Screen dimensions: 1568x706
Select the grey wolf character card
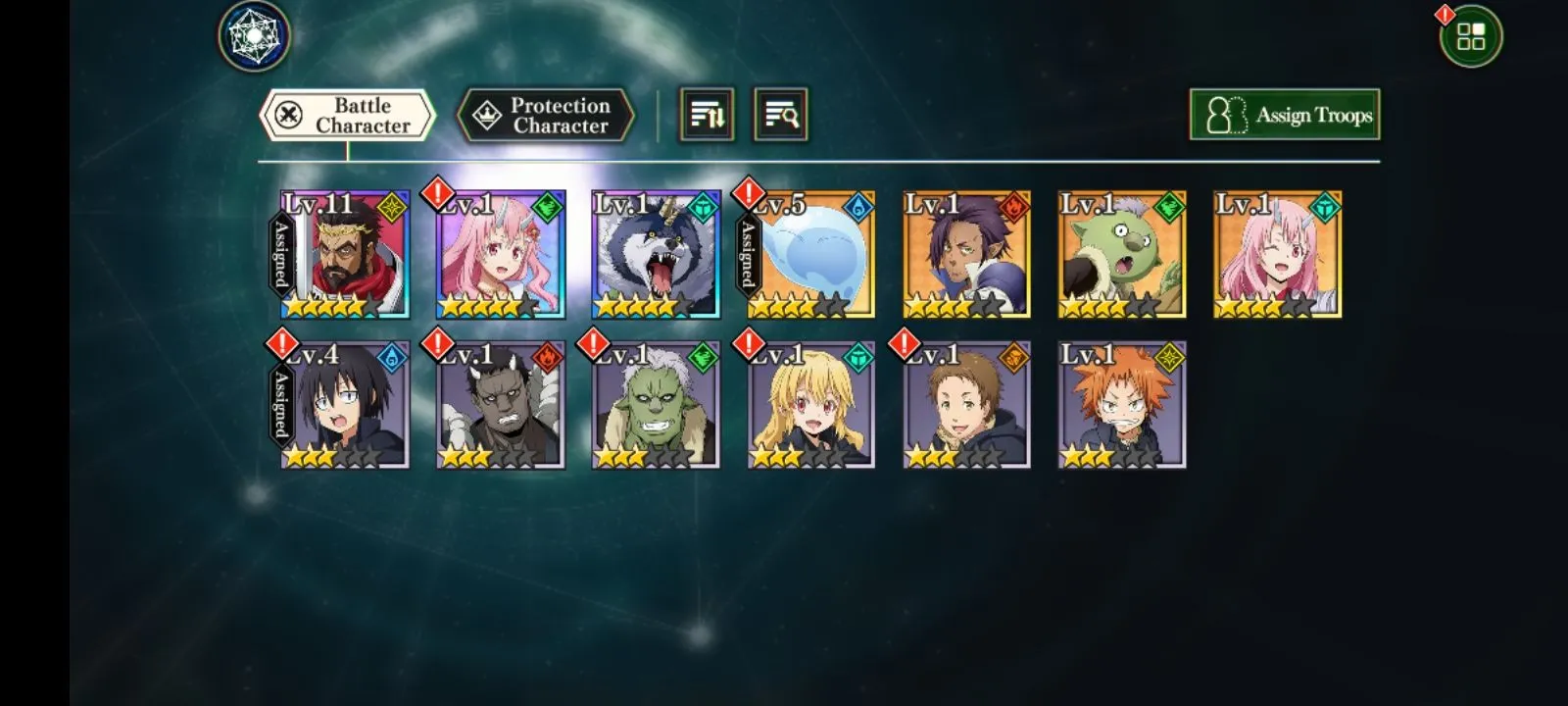coord(656,255)
